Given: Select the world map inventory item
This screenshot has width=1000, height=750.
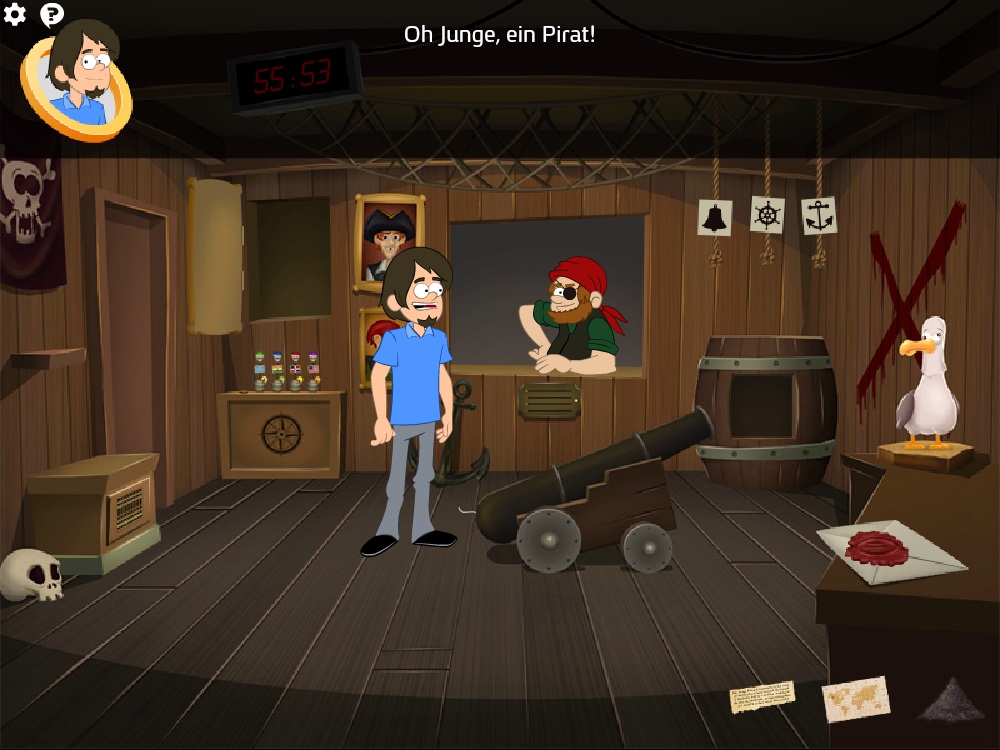Looking at the screenshot, I should click(855, 697).
